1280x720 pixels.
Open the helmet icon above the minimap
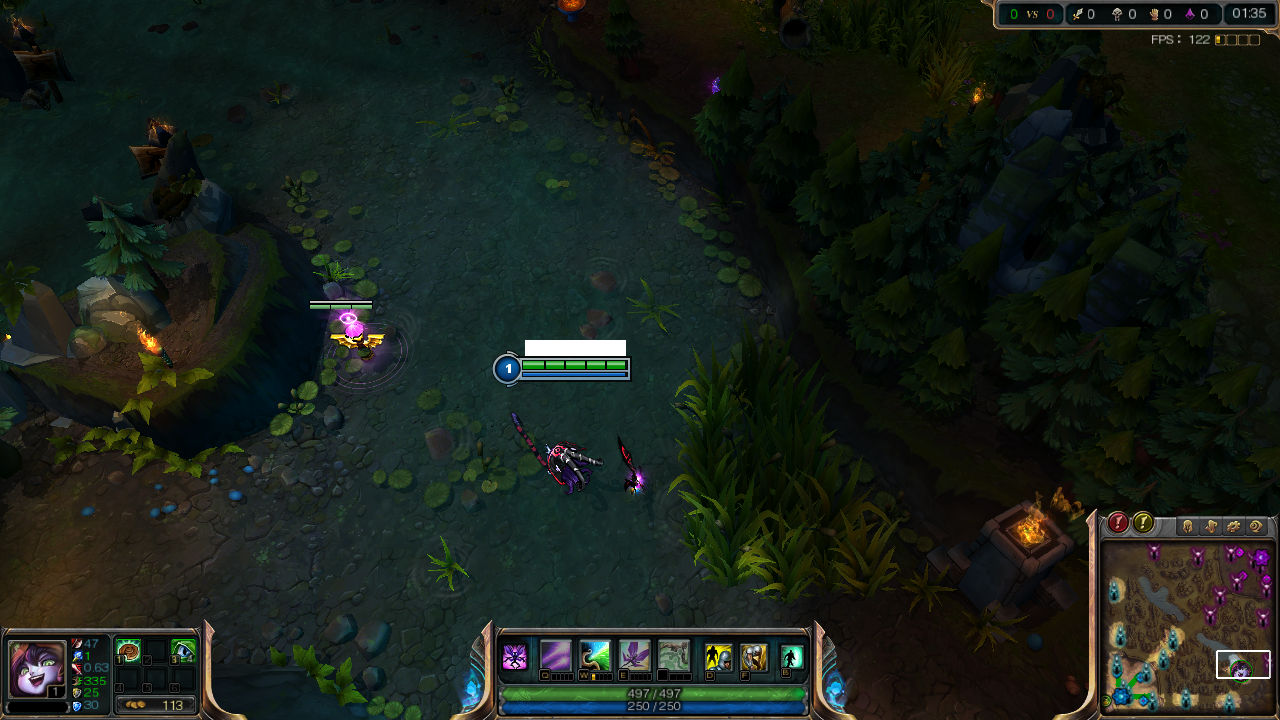point(1188,526)
